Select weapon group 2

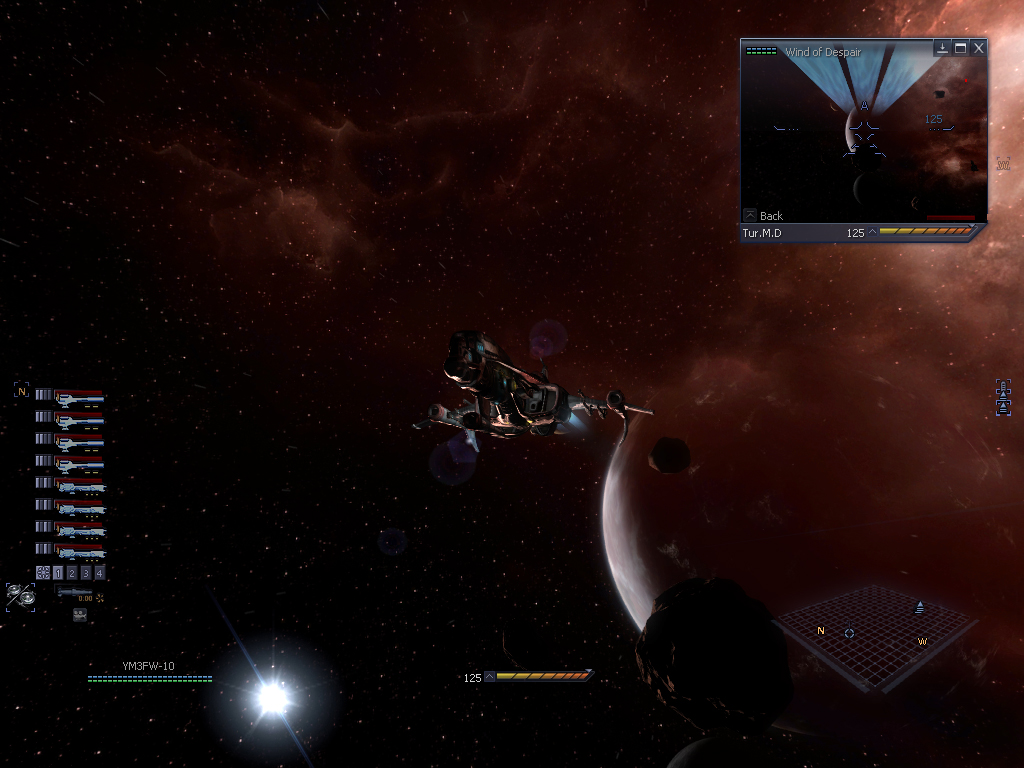(71, 573)
